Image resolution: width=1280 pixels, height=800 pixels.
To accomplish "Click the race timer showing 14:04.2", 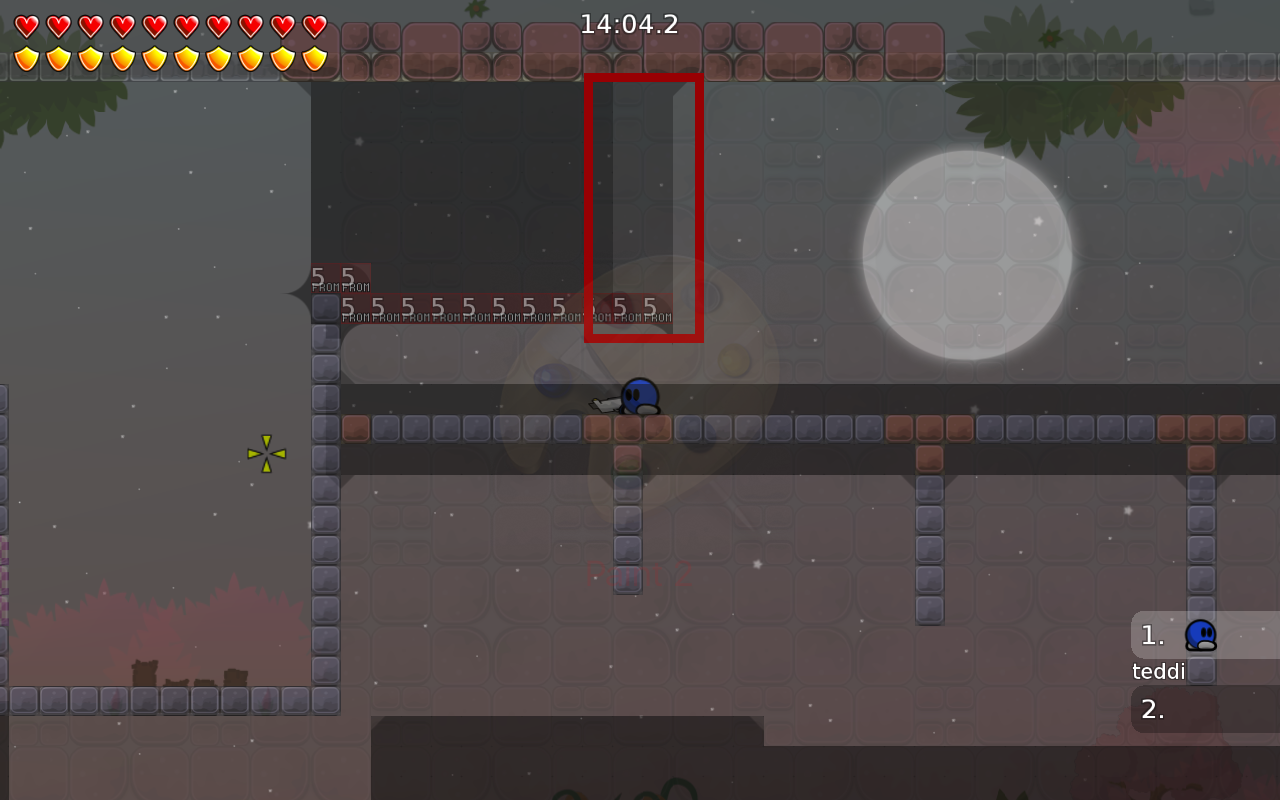I will click(x=629, y=23).
